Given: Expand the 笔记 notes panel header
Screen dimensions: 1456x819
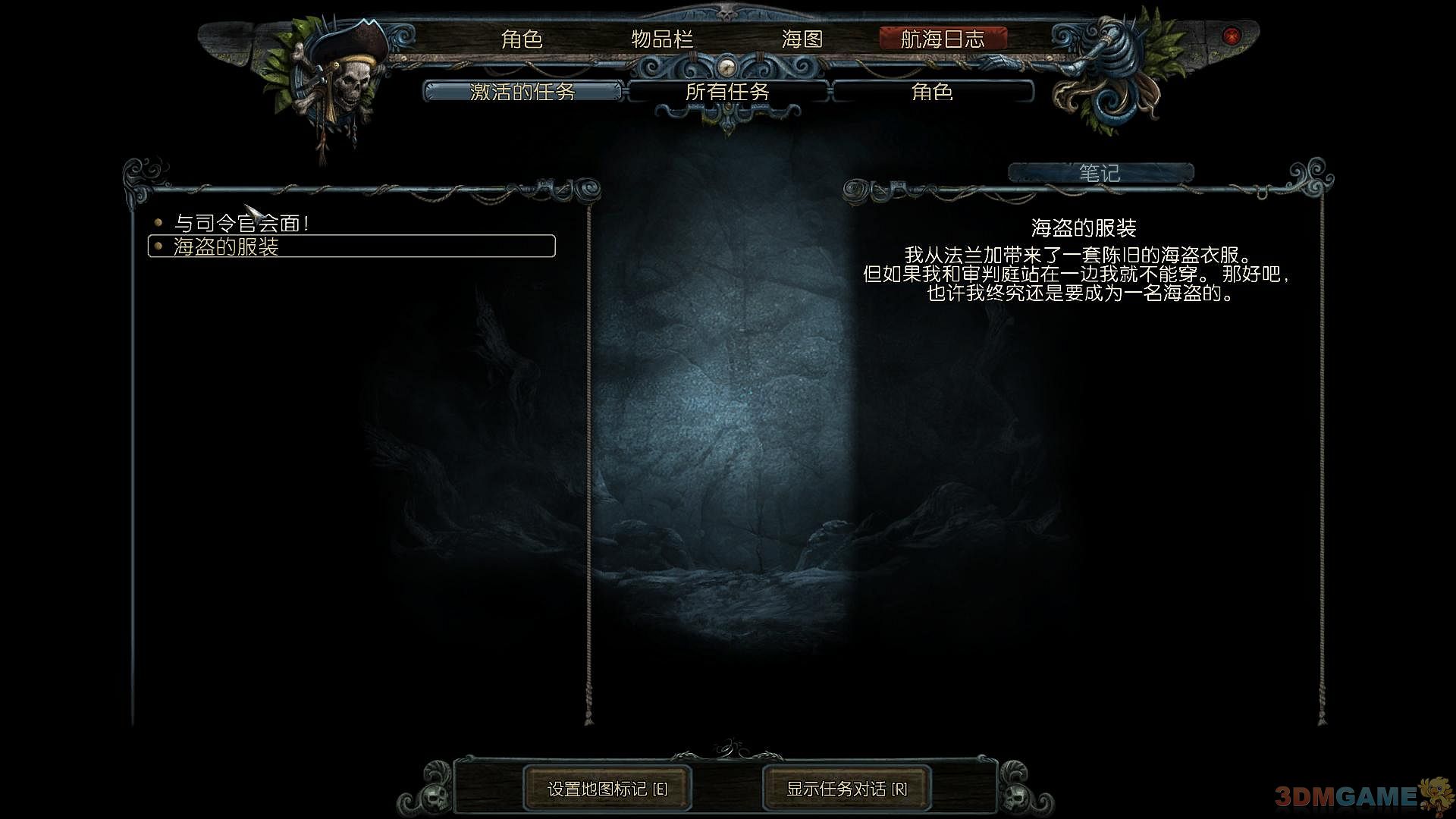Looking at the screenshot, I should (x=1098, y=172).
